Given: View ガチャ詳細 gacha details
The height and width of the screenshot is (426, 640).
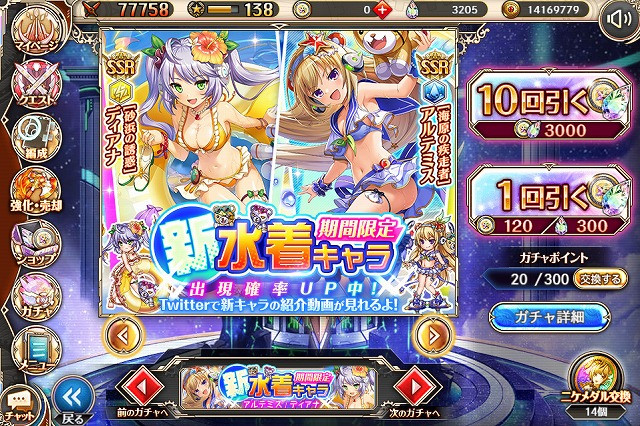Looking at the screenshot, I should pos(551,317).
